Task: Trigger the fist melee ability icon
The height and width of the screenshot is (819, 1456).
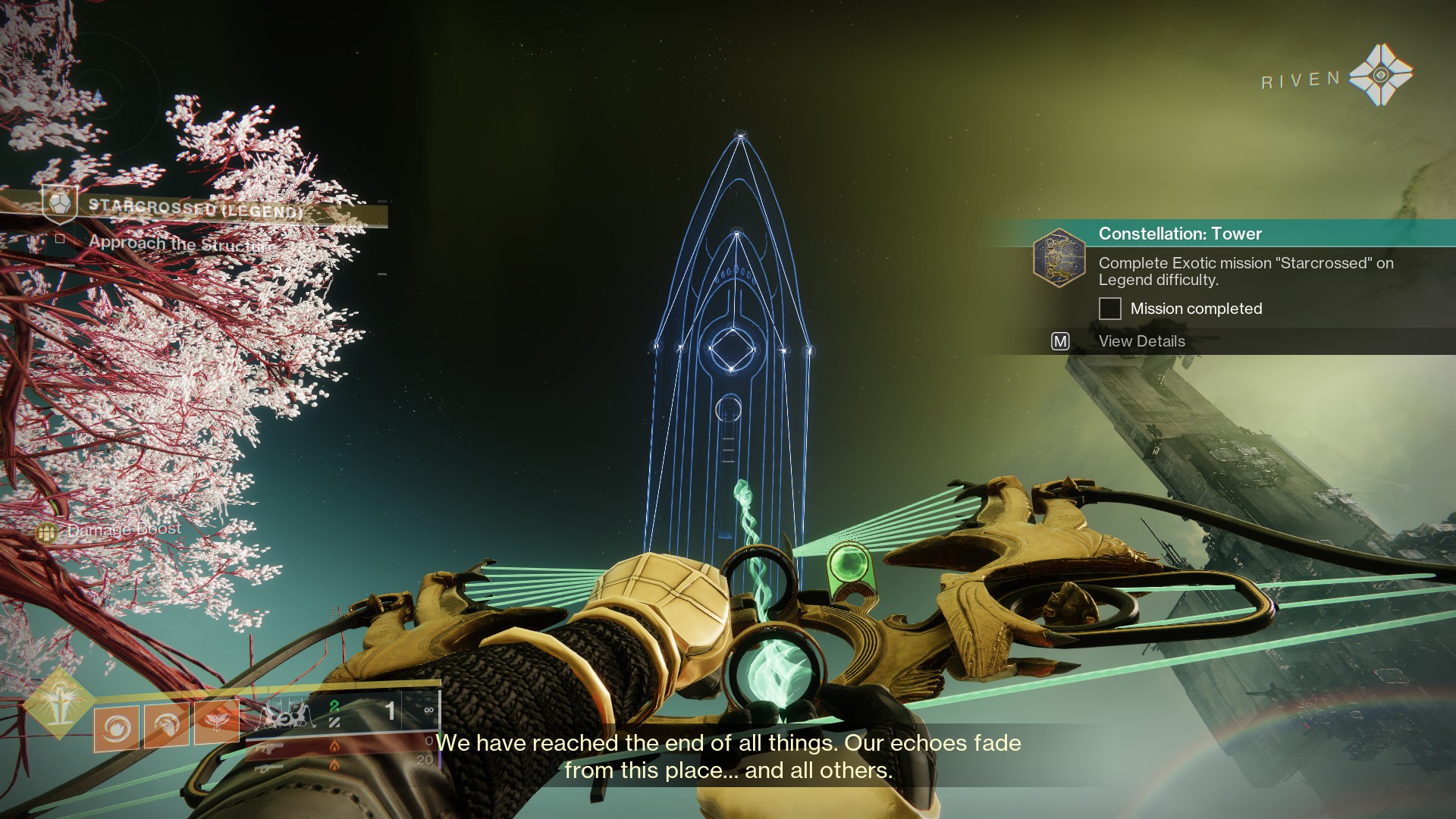Action: pyautogui.click(x=167, y=726)
